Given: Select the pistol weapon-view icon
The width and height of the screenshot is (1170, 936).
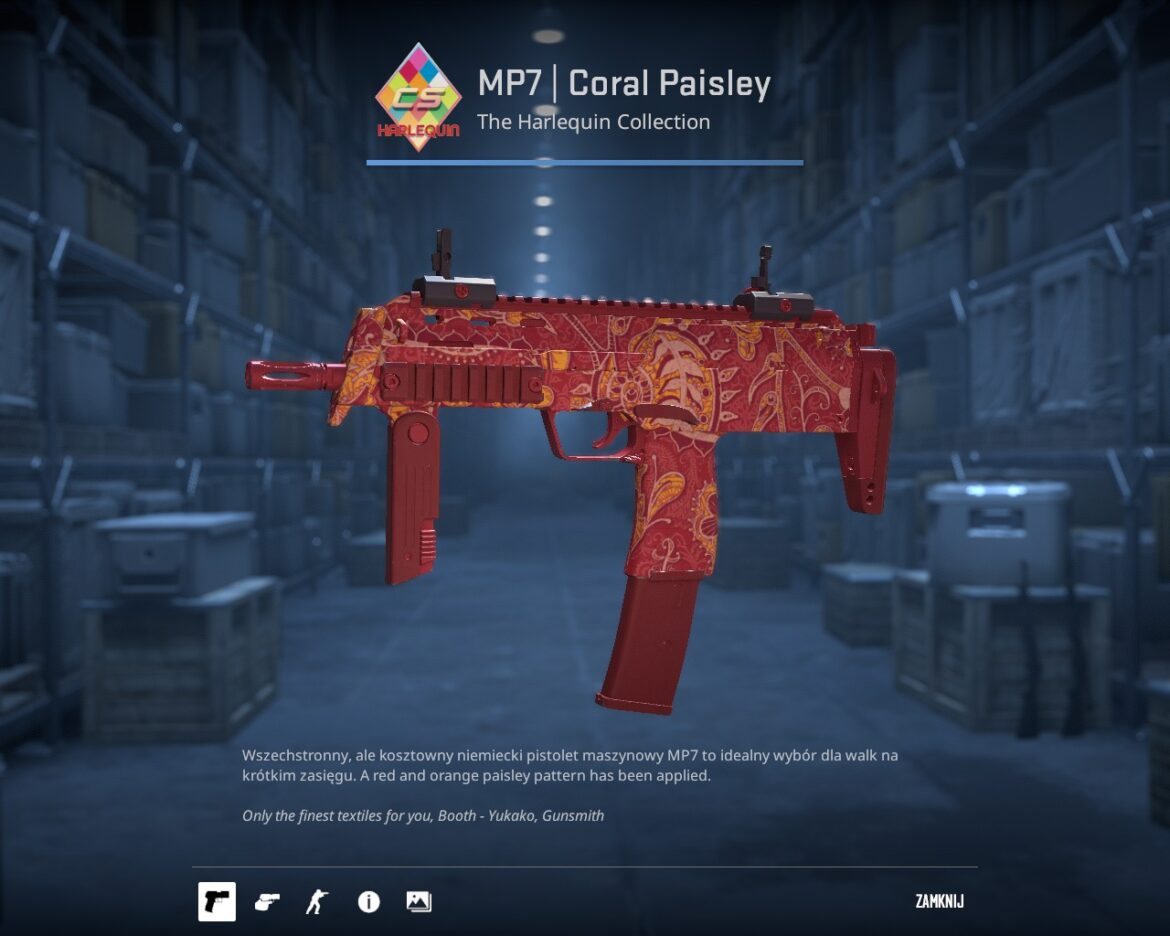Looking at the screenshot, I should [x=216, y=902].
